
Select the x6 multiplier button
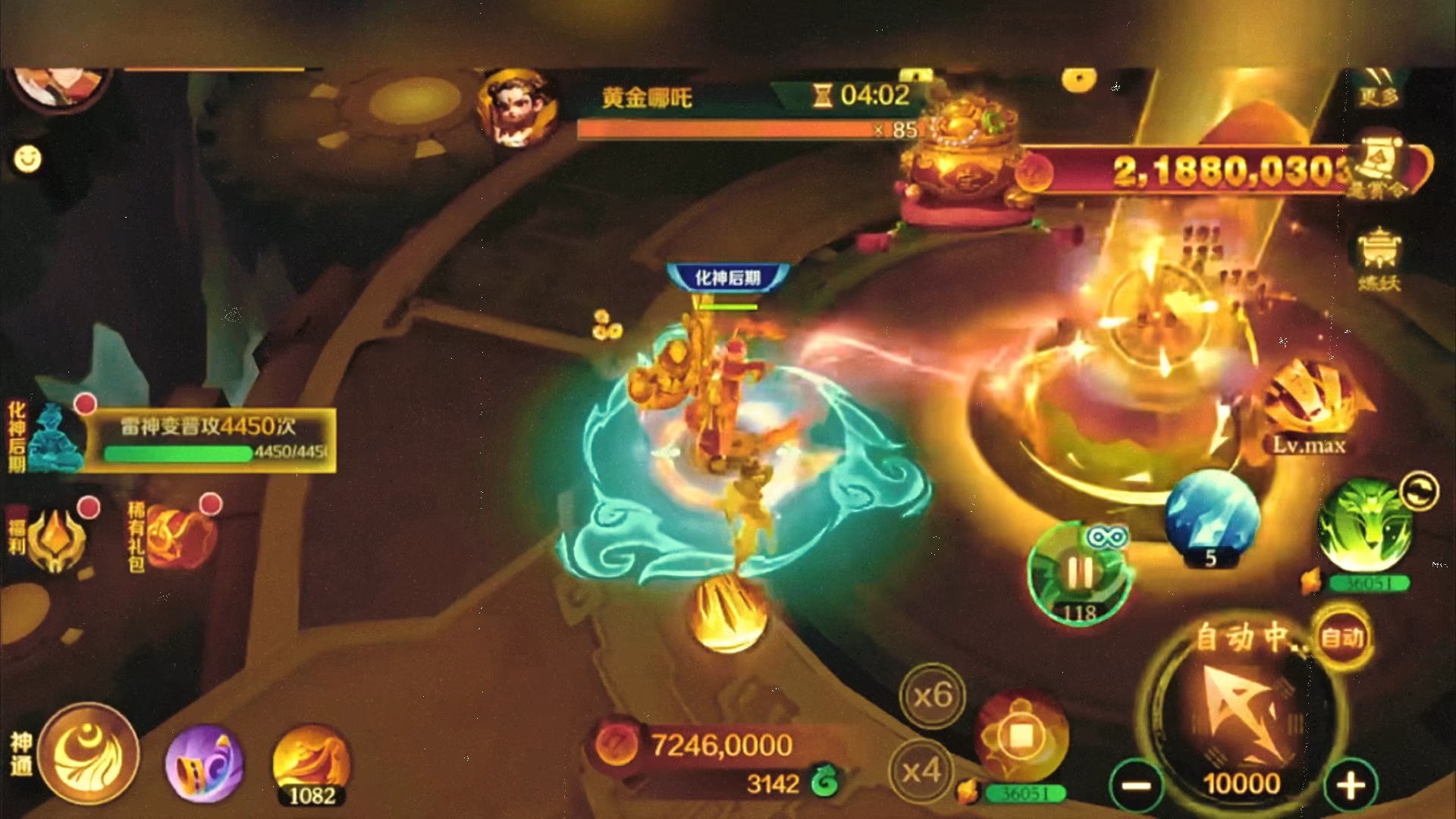[x=932, y=695]
